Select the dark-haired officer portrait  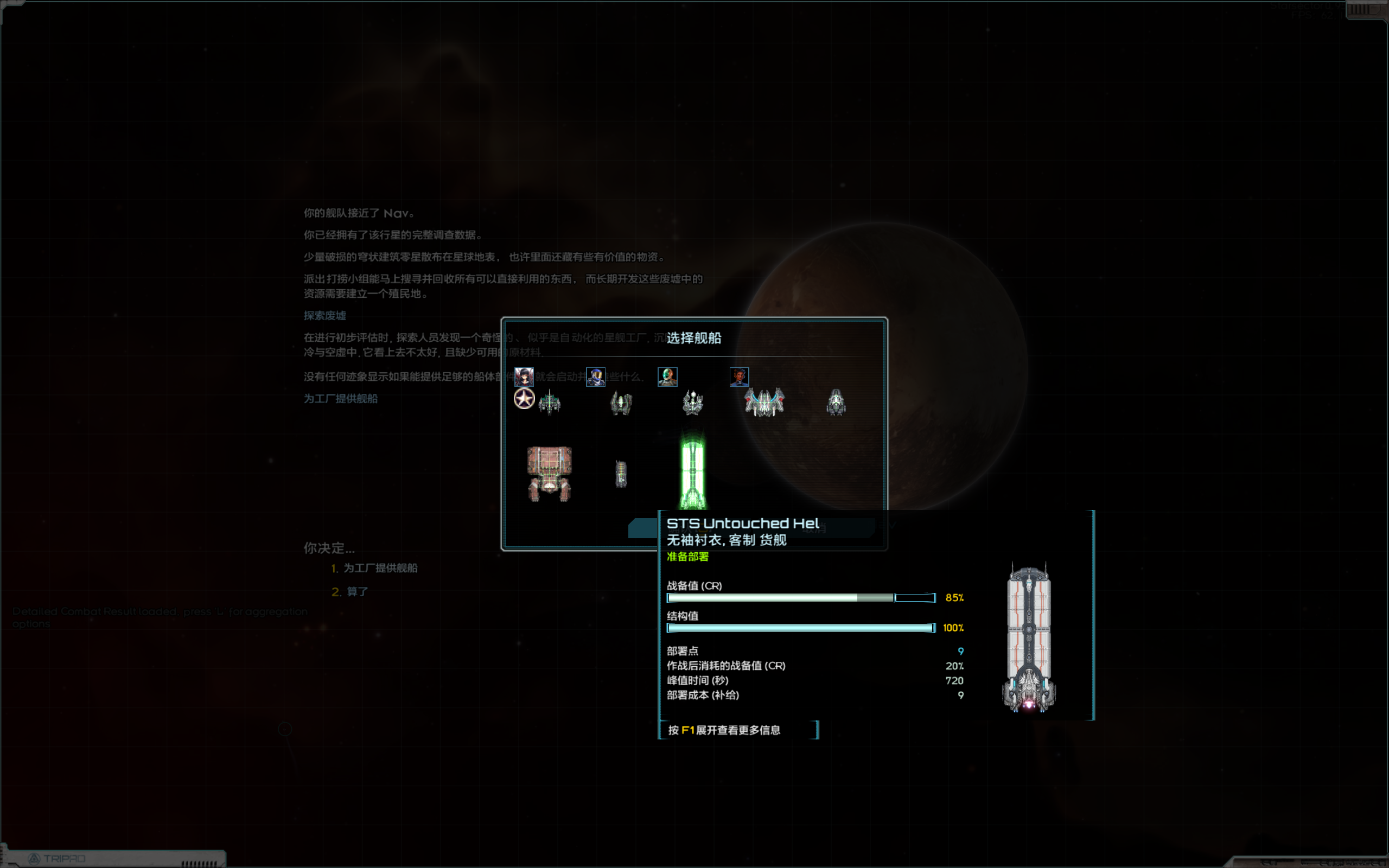tap(524, 376)
